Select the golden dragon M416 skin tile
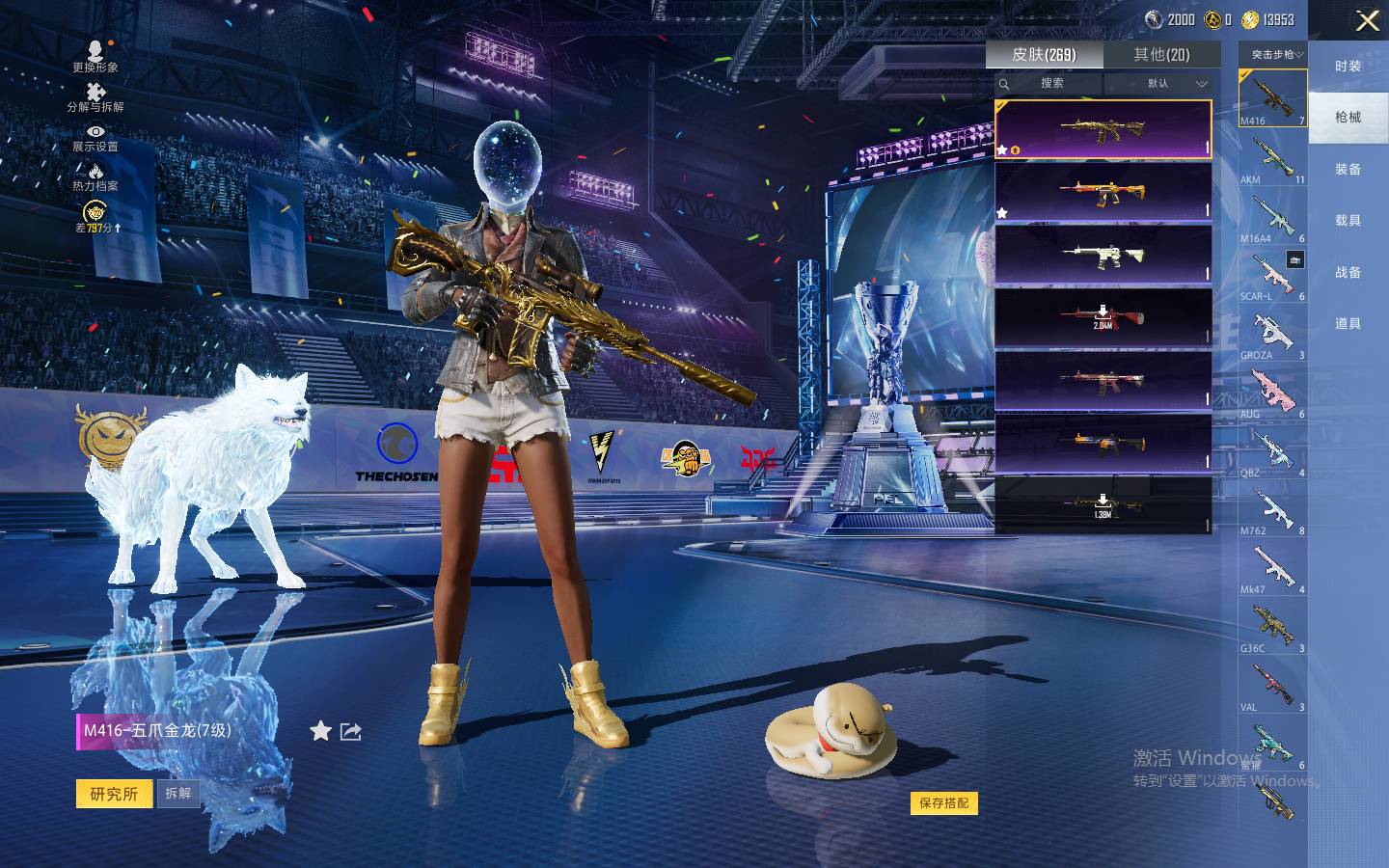The image size is (1389, 868). click(x=1103, y=128)
